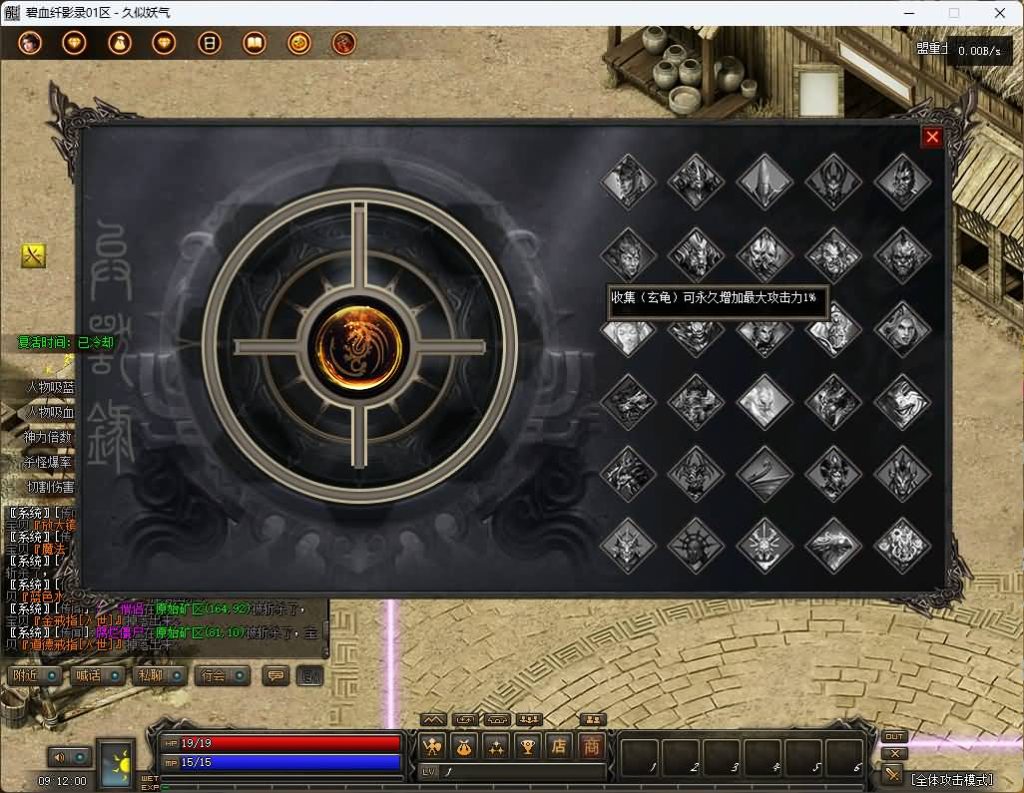
Task: Open the 商 mall button
Action: (592, 746)
